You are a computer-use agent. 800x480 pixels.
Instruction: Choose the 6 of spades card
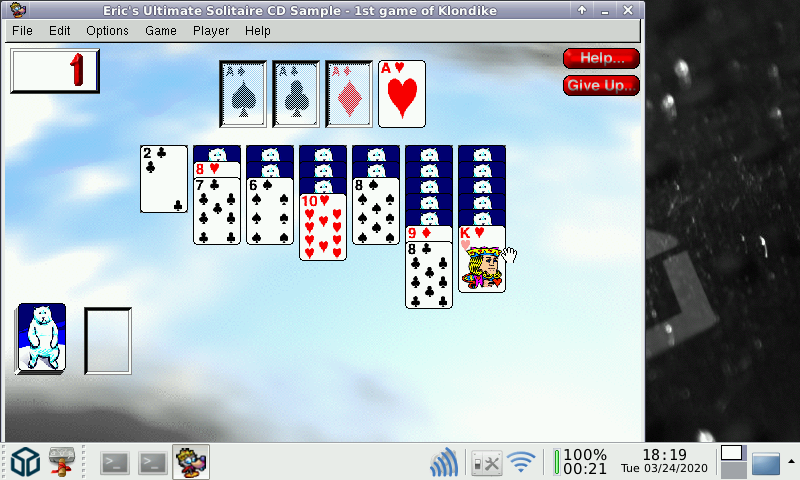(x=270, y=212)
